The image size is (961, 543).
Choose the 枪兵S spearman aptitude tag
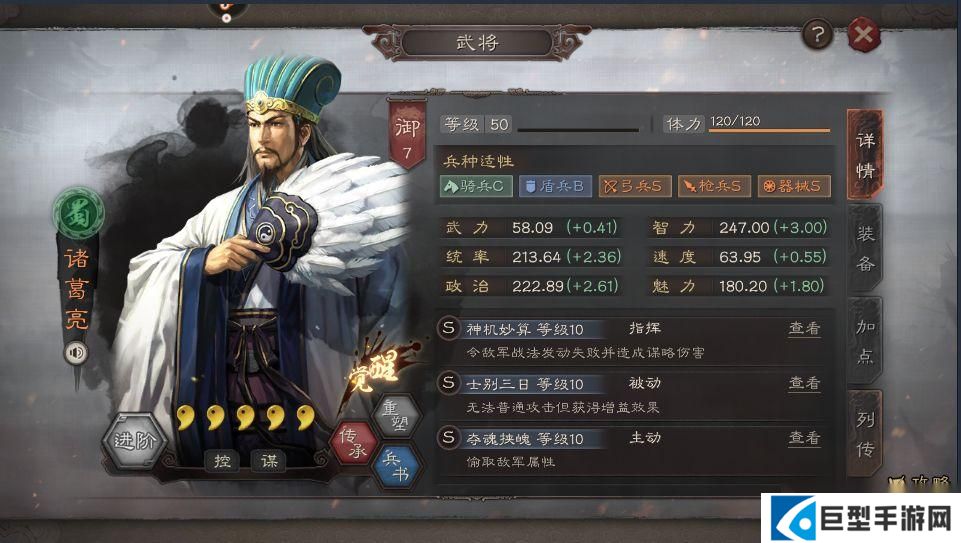[713, 186]
